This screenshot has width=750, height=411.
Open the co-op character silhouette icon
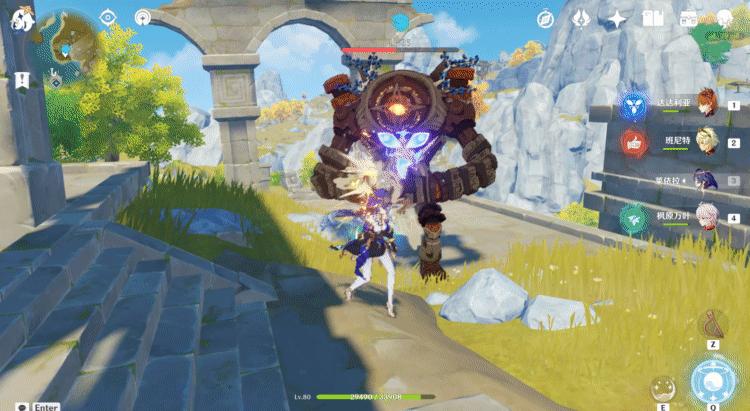point(725,19)
